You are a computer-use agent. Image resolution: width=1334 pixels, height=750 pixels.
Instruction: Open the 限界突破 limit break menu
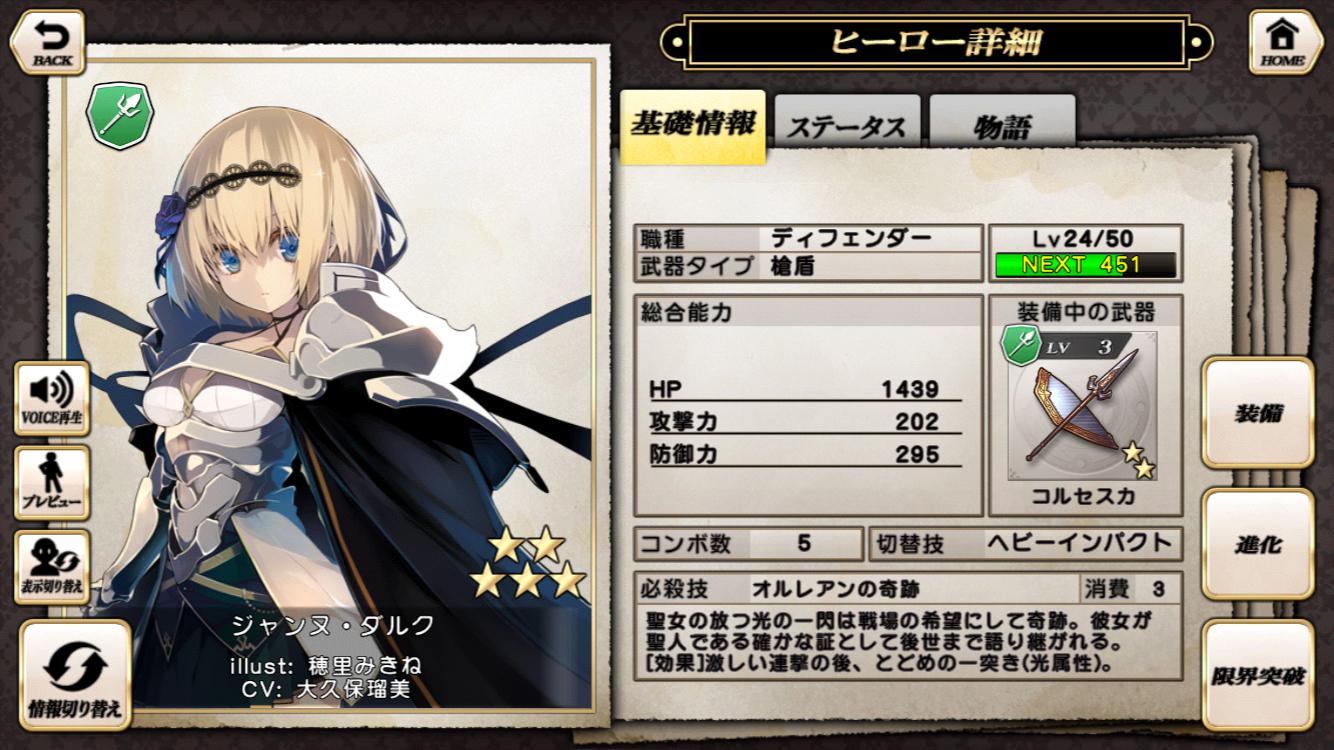[1257, 675]
